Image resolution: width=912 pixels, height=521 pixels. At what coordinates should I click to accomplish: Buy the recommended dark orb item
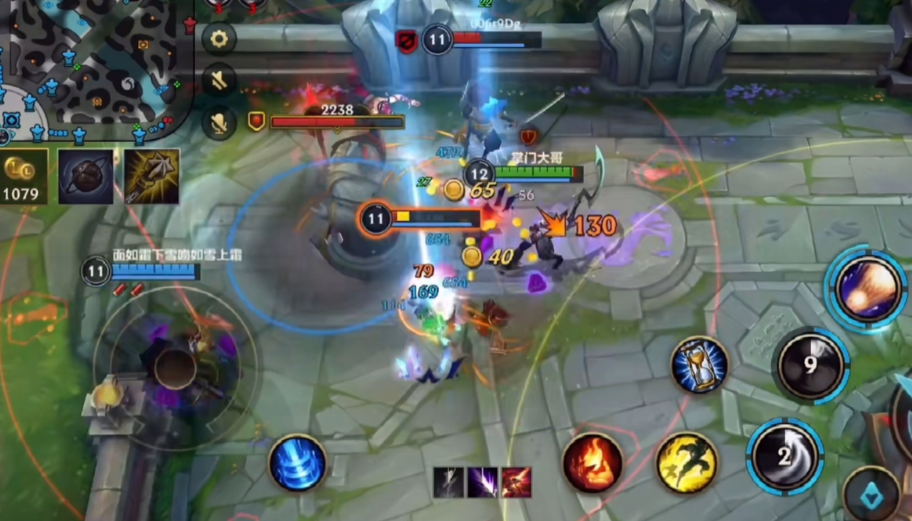click(x=85, y=177)
